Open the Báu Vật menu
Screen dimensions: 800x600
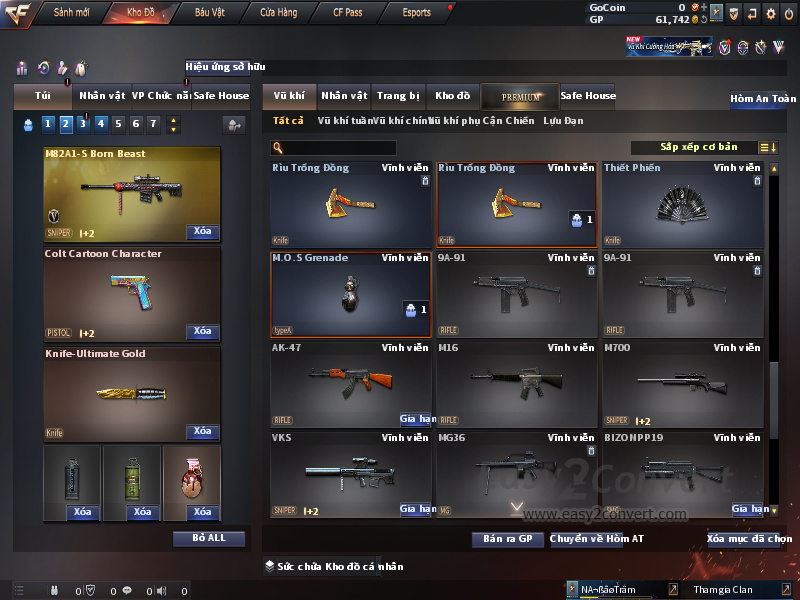pos(210,13)
